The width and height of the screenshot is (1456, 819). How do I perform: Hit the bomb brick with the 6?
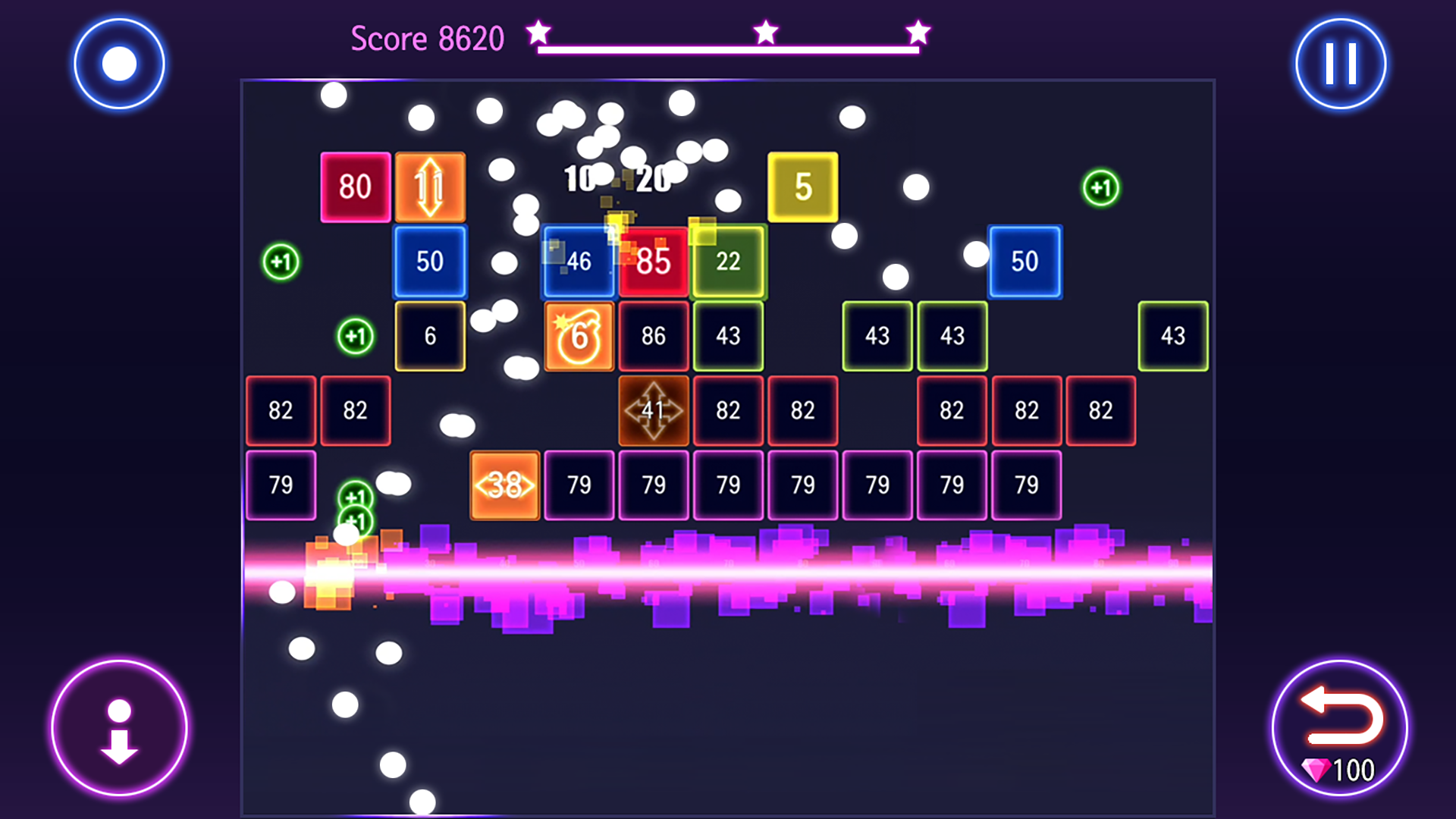pos(579,336)
